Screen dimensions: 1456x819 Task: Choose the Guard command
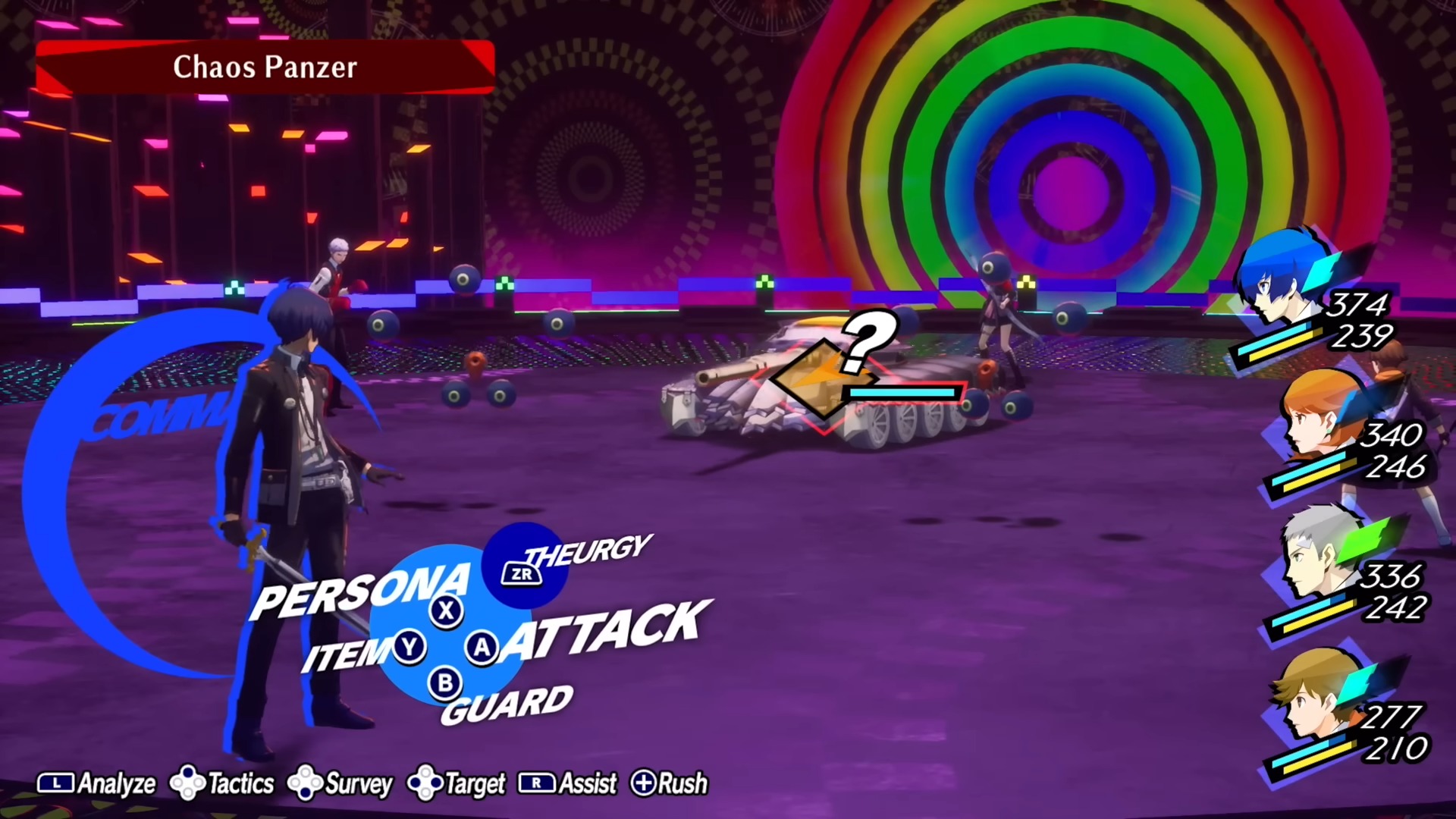tap(507, 703)
